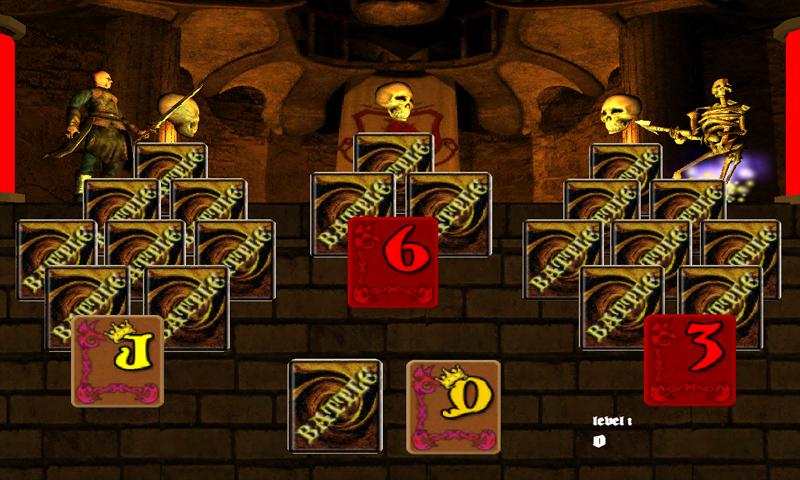This screenshot has width=800, height=480.
Task: Click the crowned Q card at the bottom
Action: (453, 406)
